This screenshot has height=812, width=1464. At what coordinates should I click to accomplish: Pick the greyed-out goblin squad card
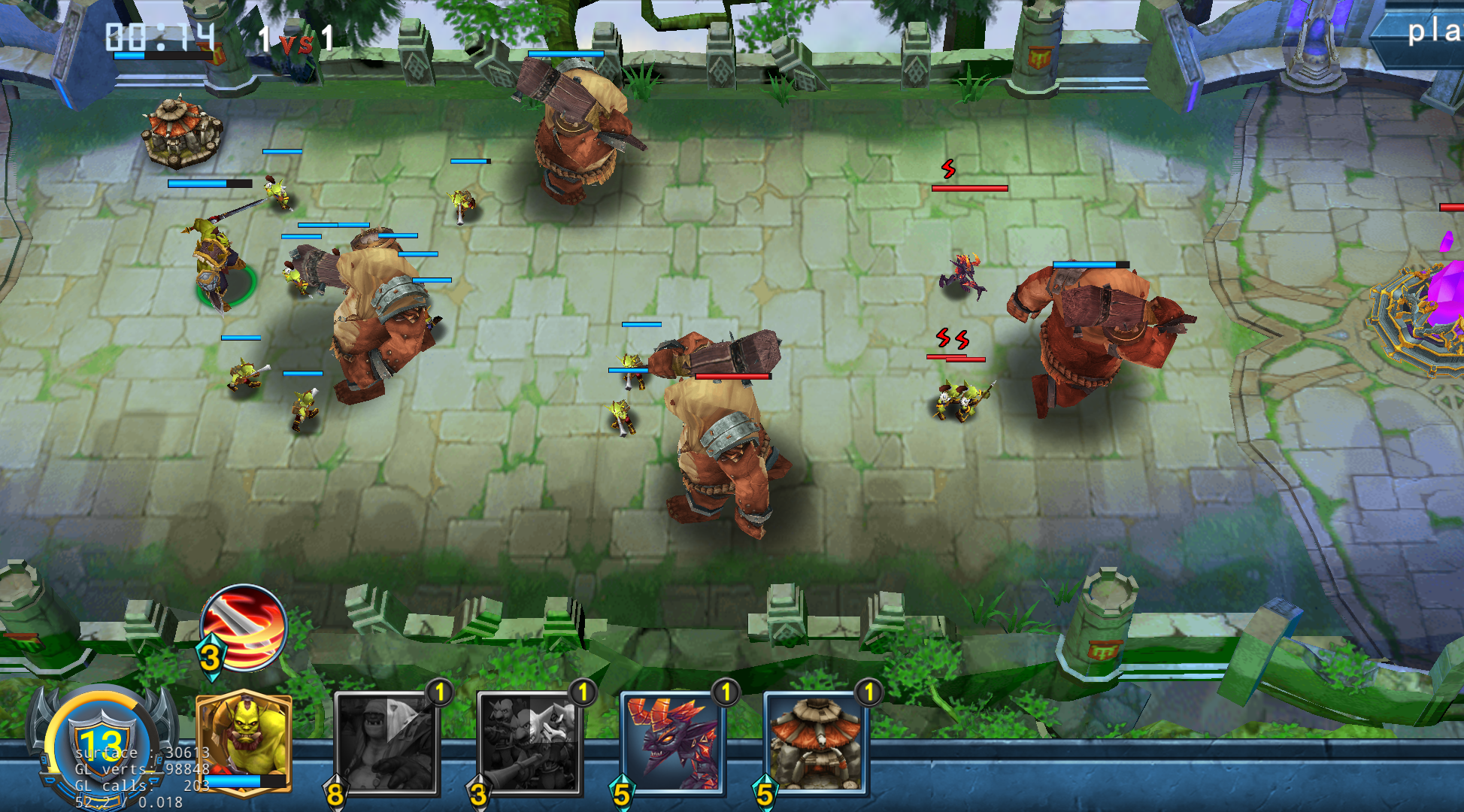pyautogui.click(x=529, y=743)
